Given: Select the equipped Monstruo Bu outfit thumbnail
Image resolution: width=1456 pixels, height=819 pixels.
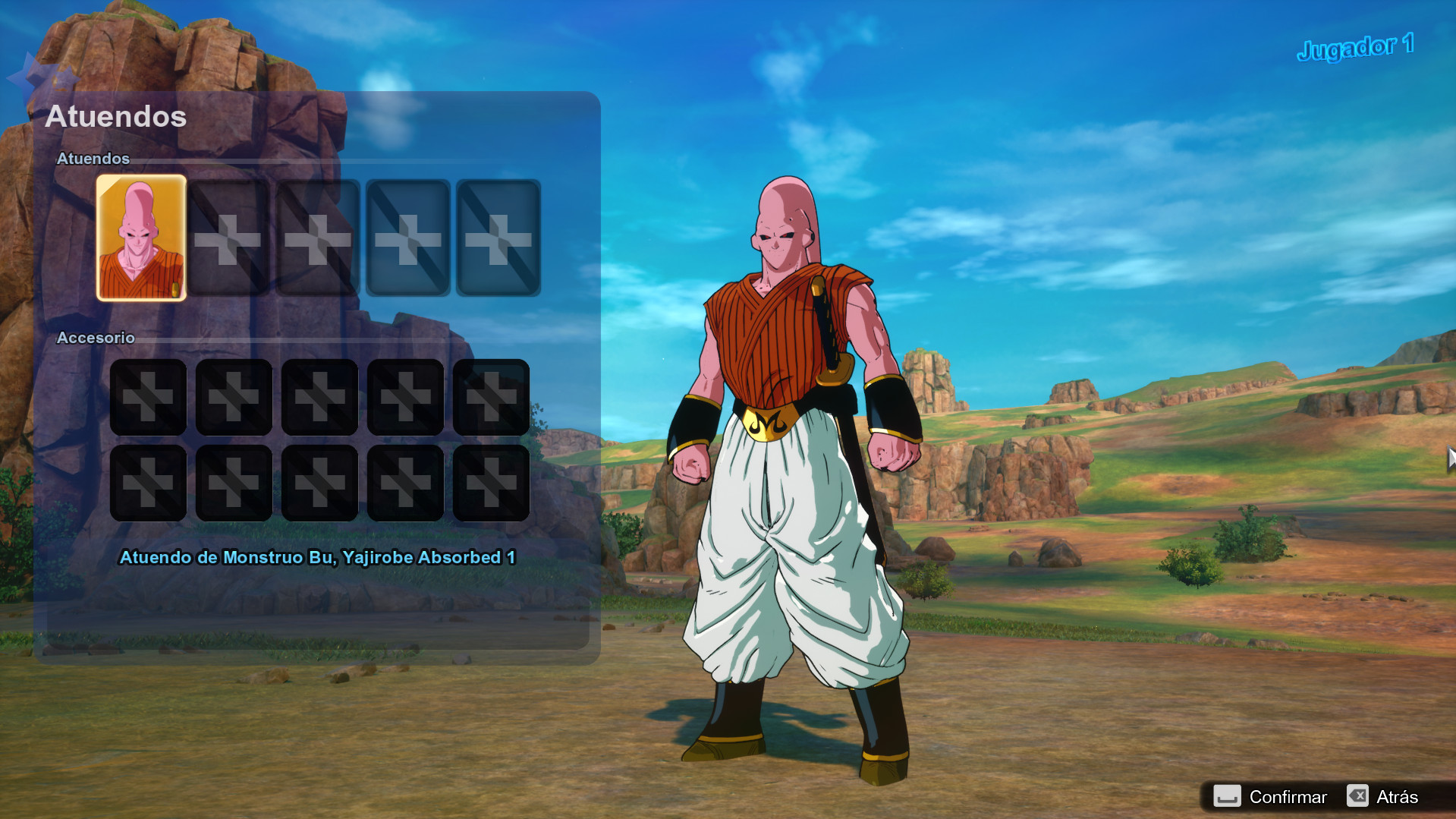Looking at the screenshot, I should click(x=140, y=238).
